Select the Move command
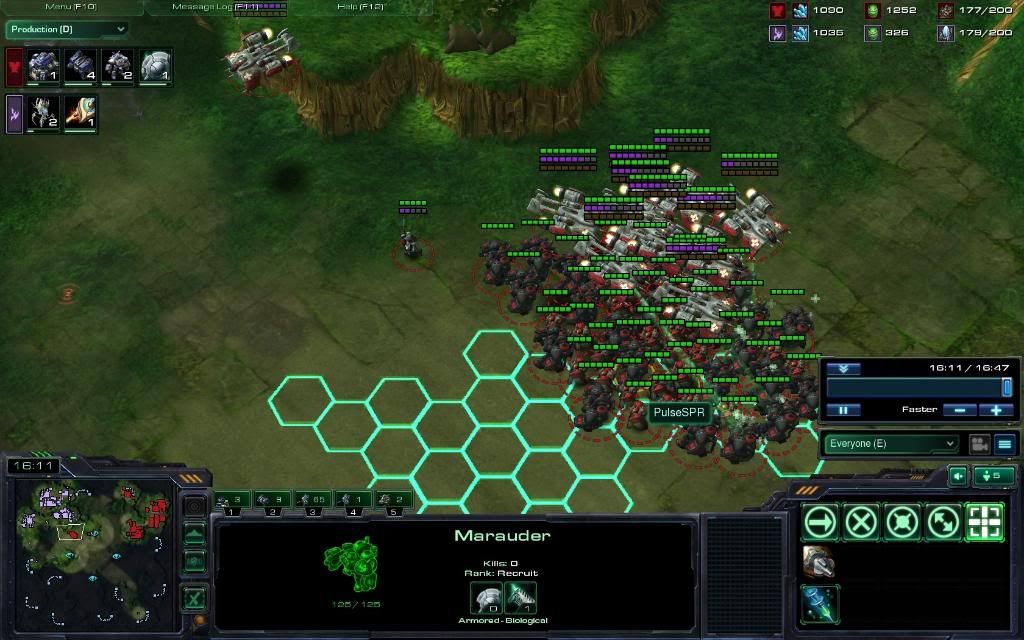Screen dimensions: 1024x640 820,522
